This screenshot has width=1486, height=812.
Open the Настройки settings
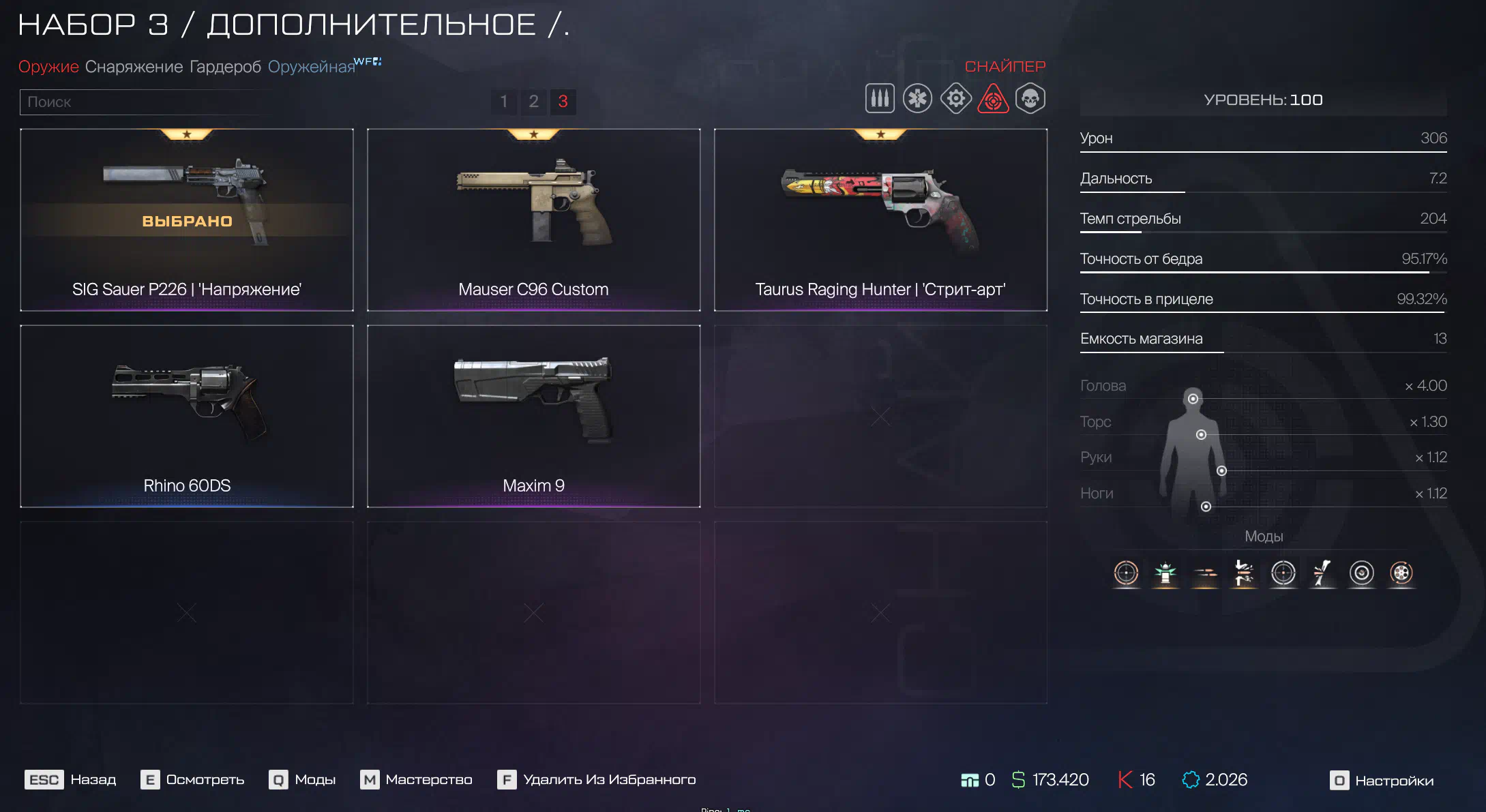point(1382,780)
